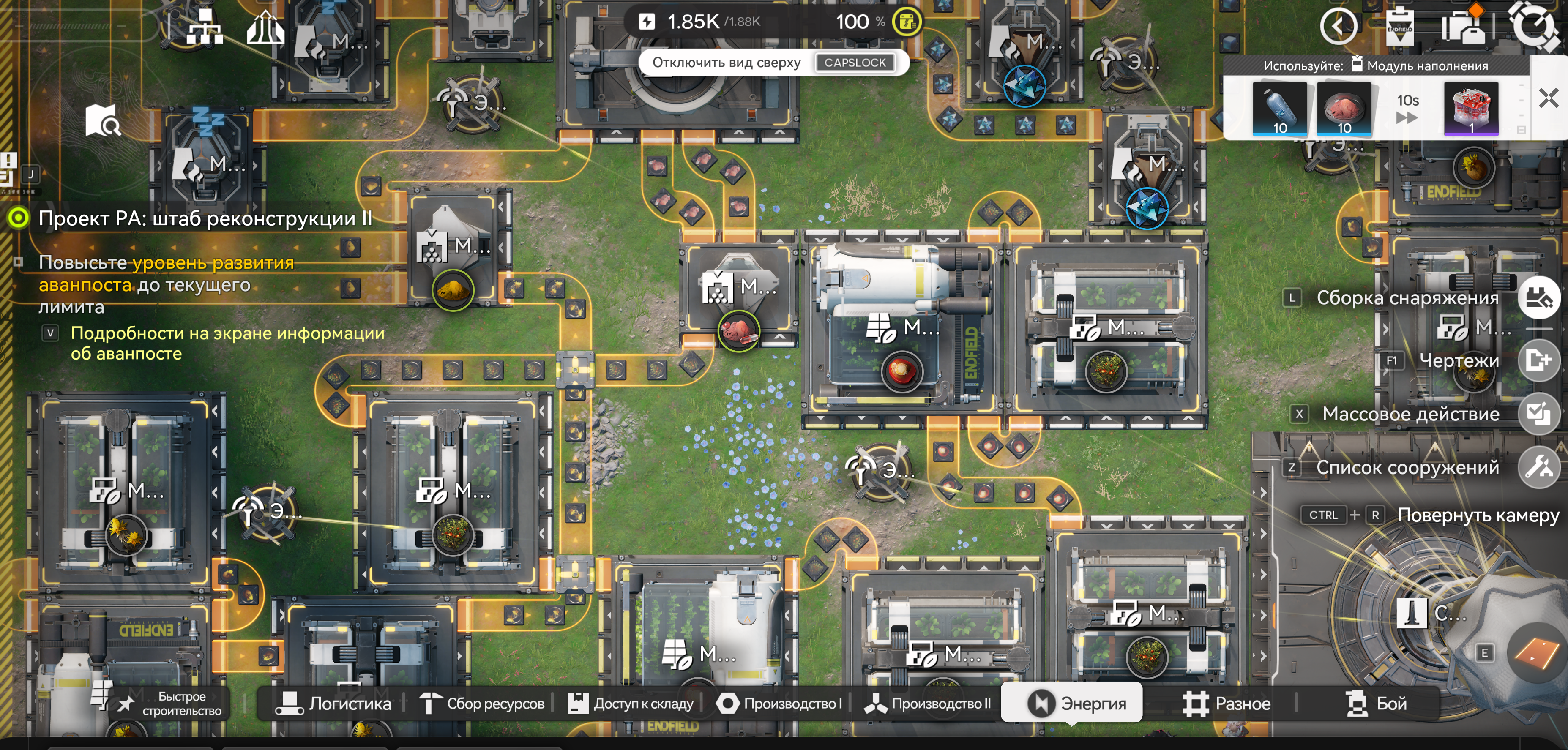Open the map search icon

[103, 120]
